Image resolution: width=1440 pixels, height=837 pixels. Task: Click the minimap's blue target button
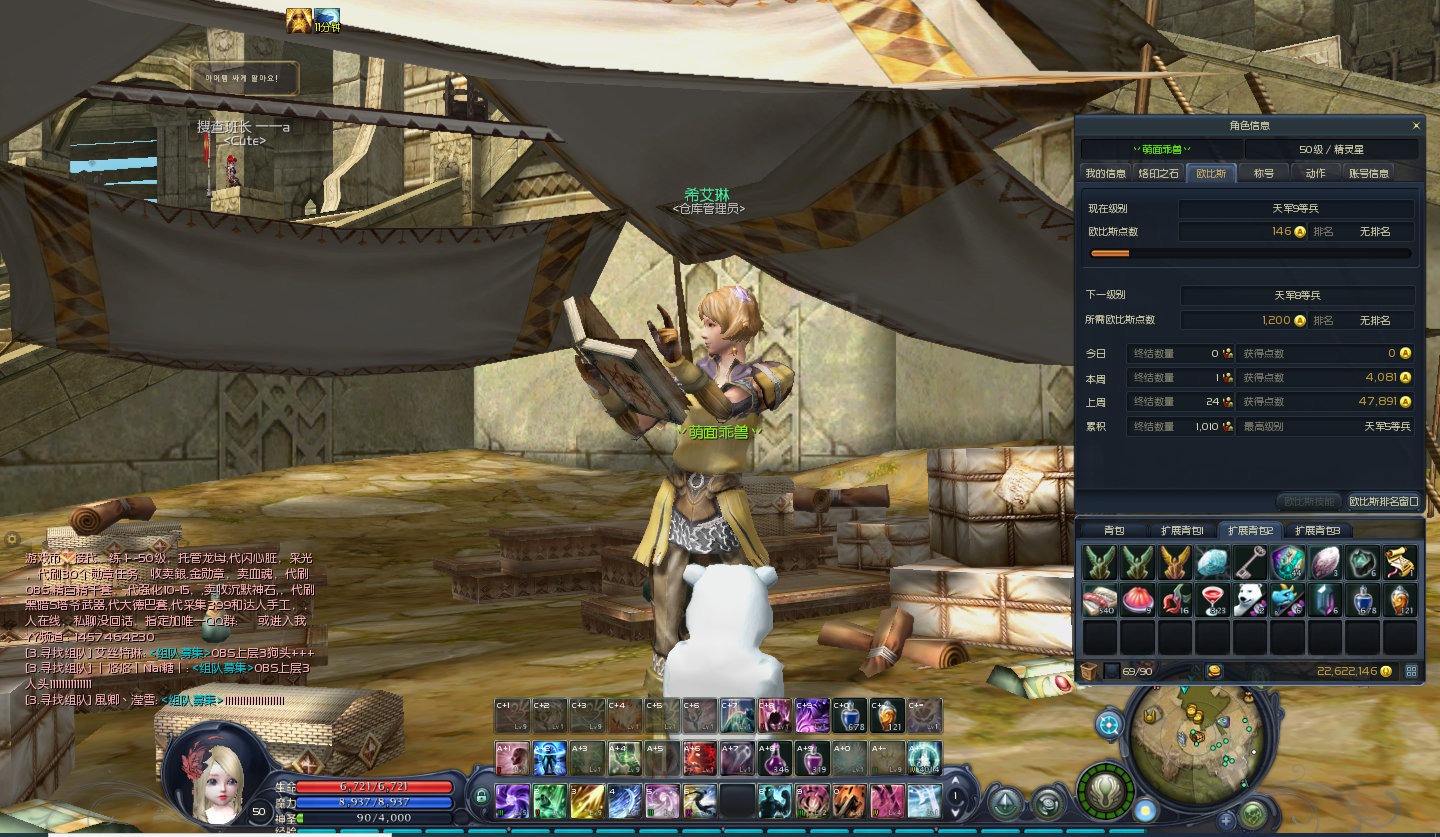click(x=1108, y=724)
